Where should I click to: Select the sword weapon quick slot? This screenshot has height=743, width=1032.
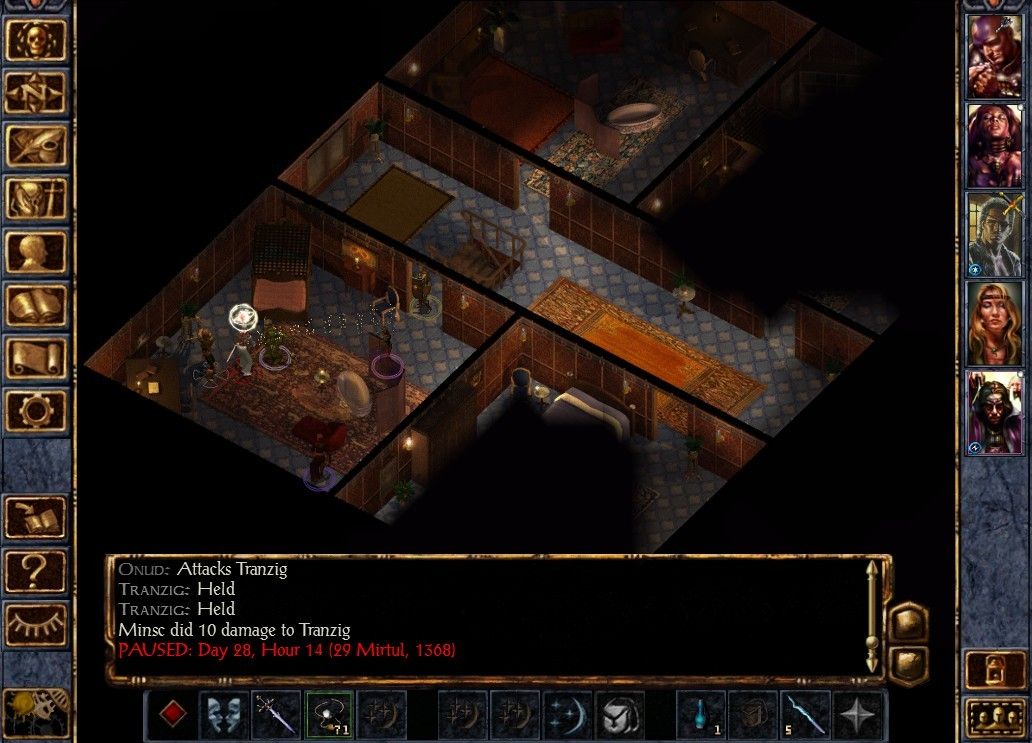(276, 715)
